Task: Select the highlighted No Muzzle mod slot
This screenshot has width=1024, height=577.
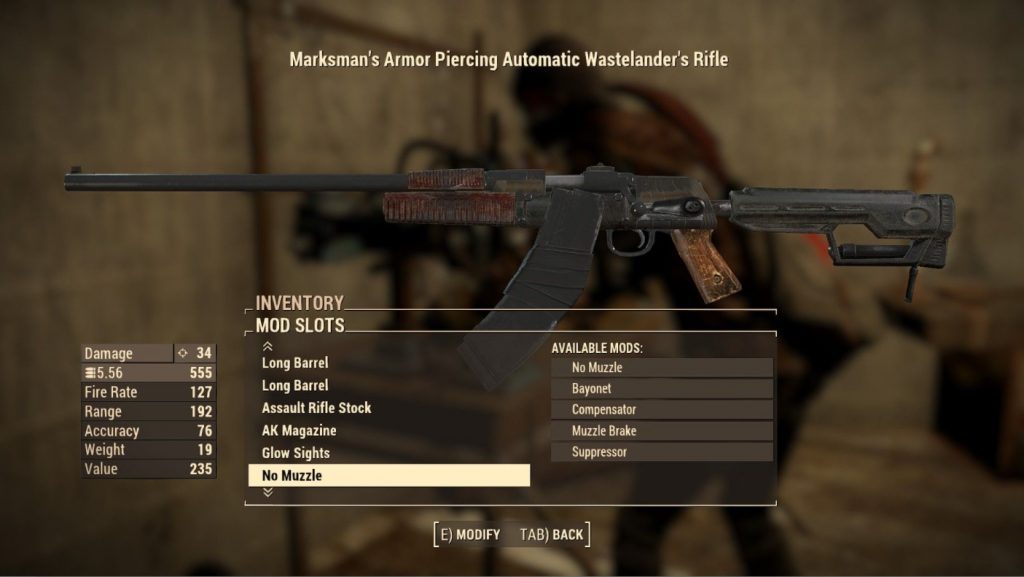Action: [x=388, y=476]
